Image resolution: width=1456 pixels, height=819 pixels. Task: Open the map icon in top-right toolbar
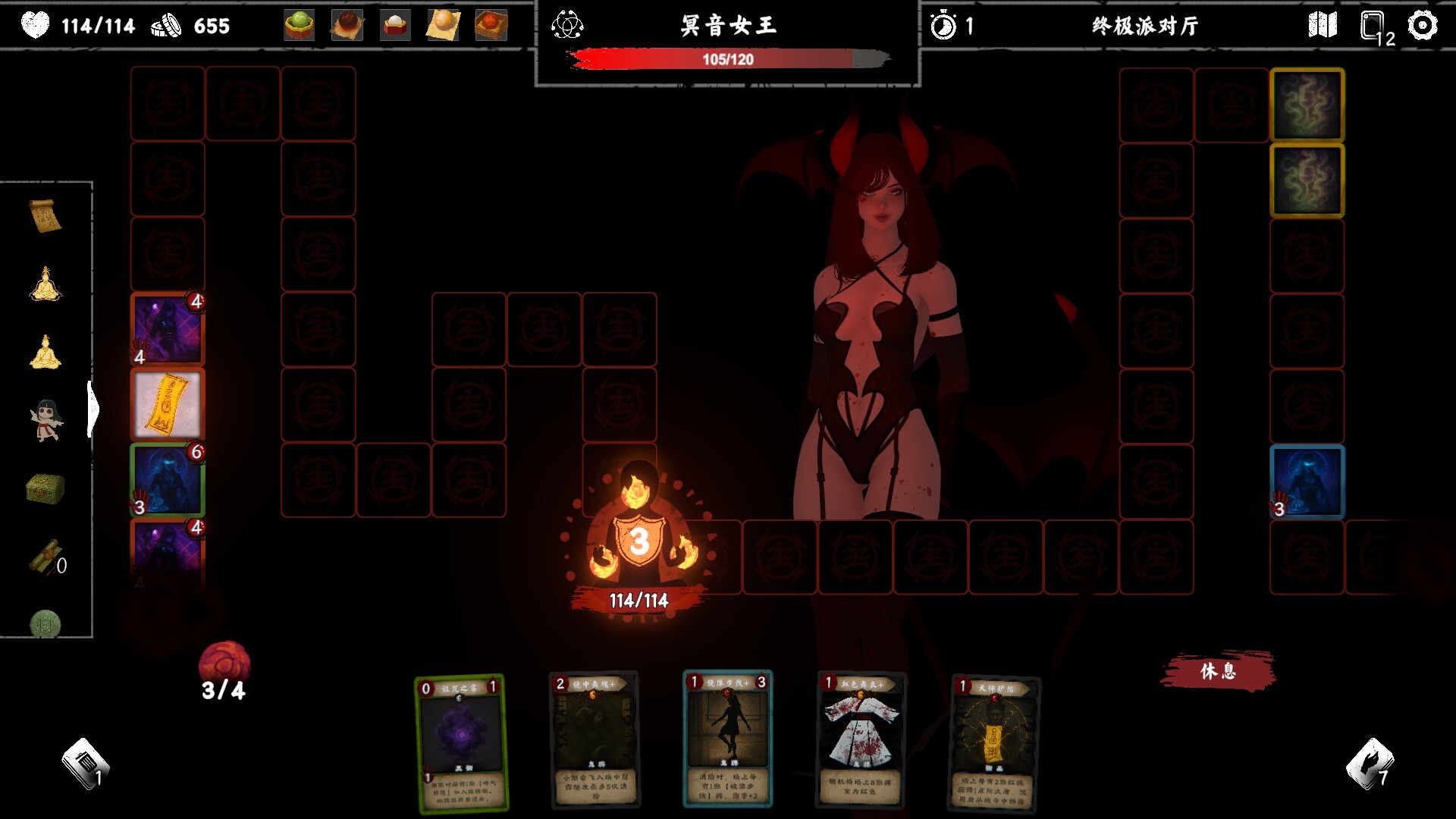(x=1323, y=26)
